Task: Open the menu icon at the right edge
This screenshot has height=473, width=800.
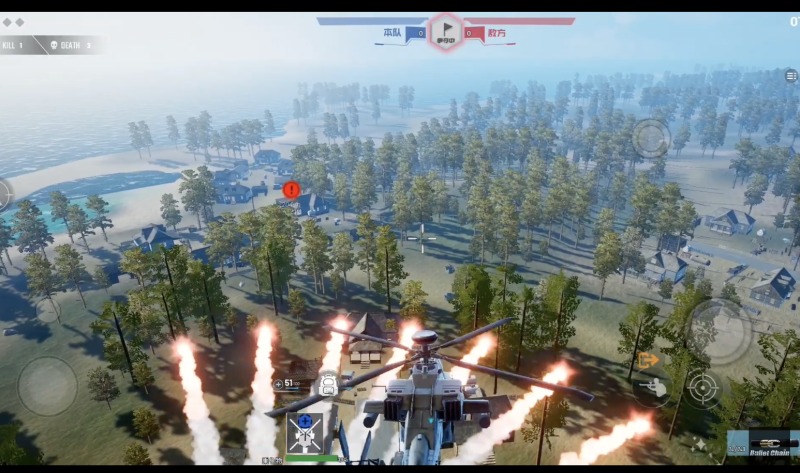Action: 791,76
